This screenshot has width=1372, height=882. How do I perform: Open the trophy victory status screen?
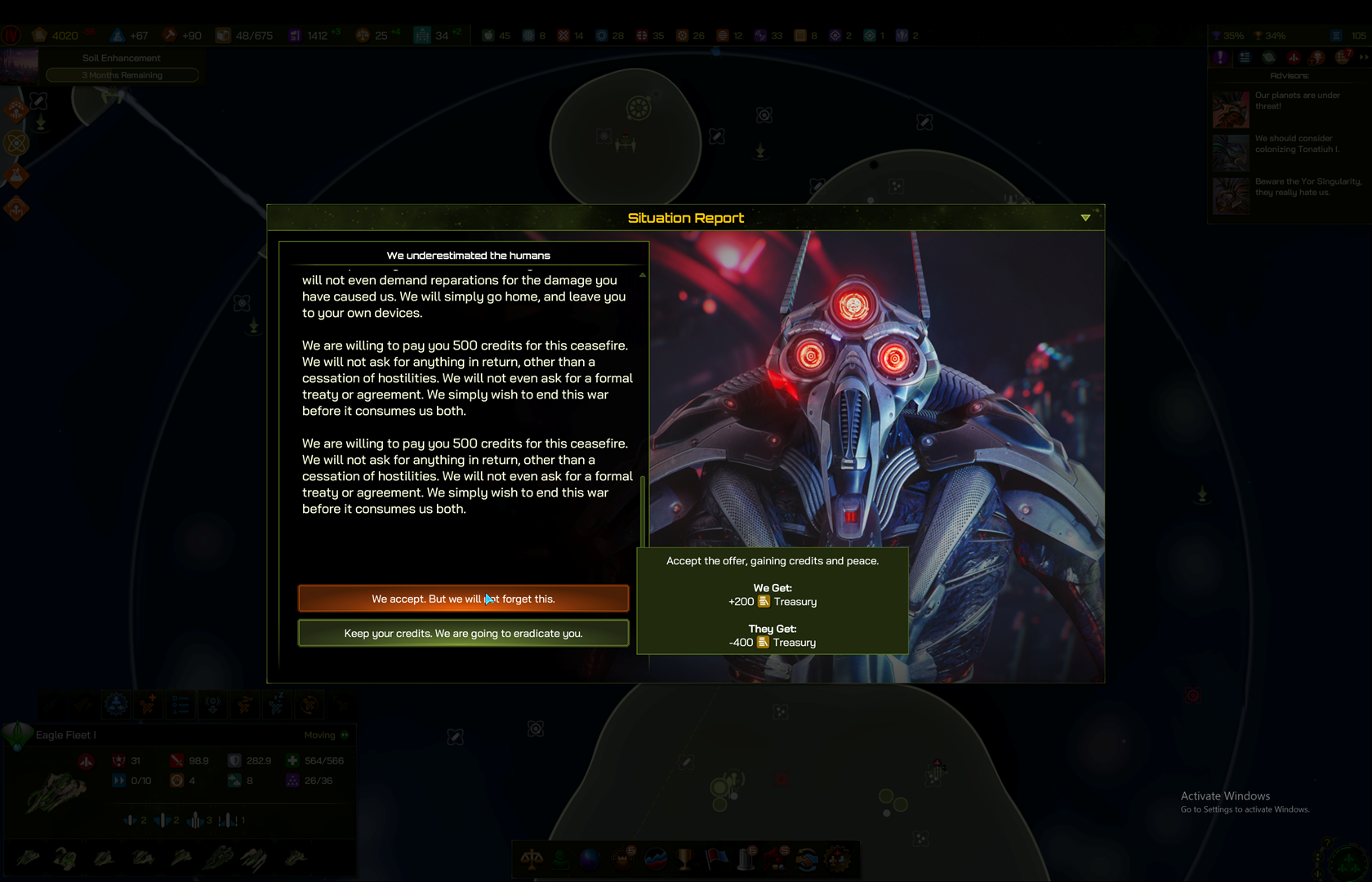[x=685, y=858]
